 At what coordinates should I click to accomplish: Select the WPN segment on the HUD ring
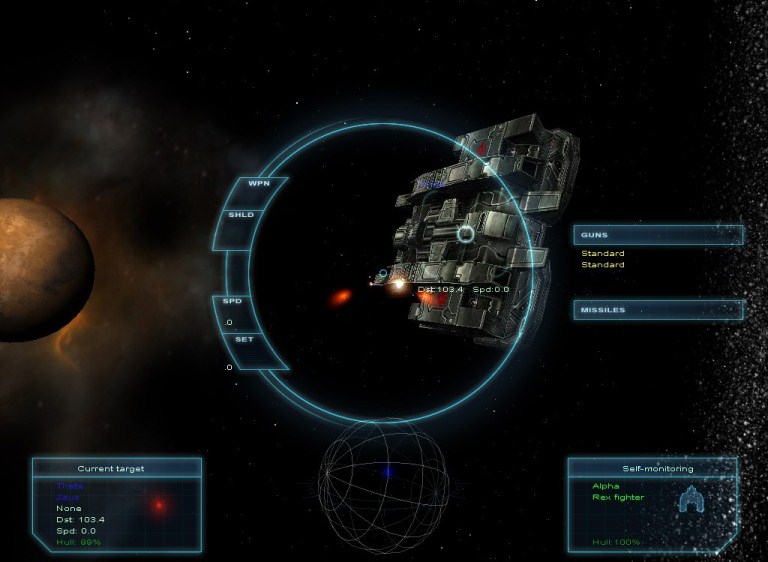click(x=259, y=184)
